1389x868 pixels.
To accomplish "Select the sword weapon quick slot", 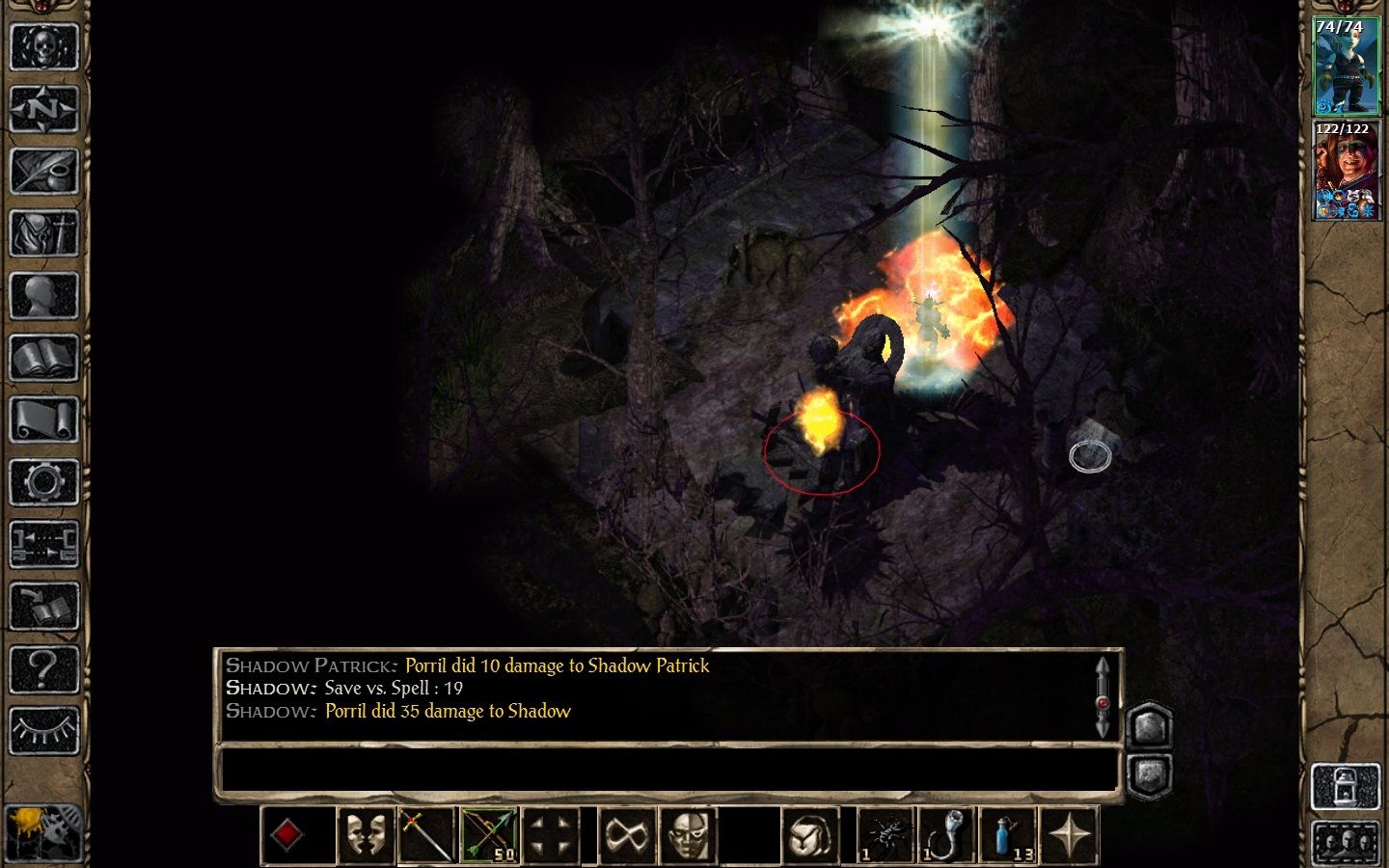I will 426,835.
